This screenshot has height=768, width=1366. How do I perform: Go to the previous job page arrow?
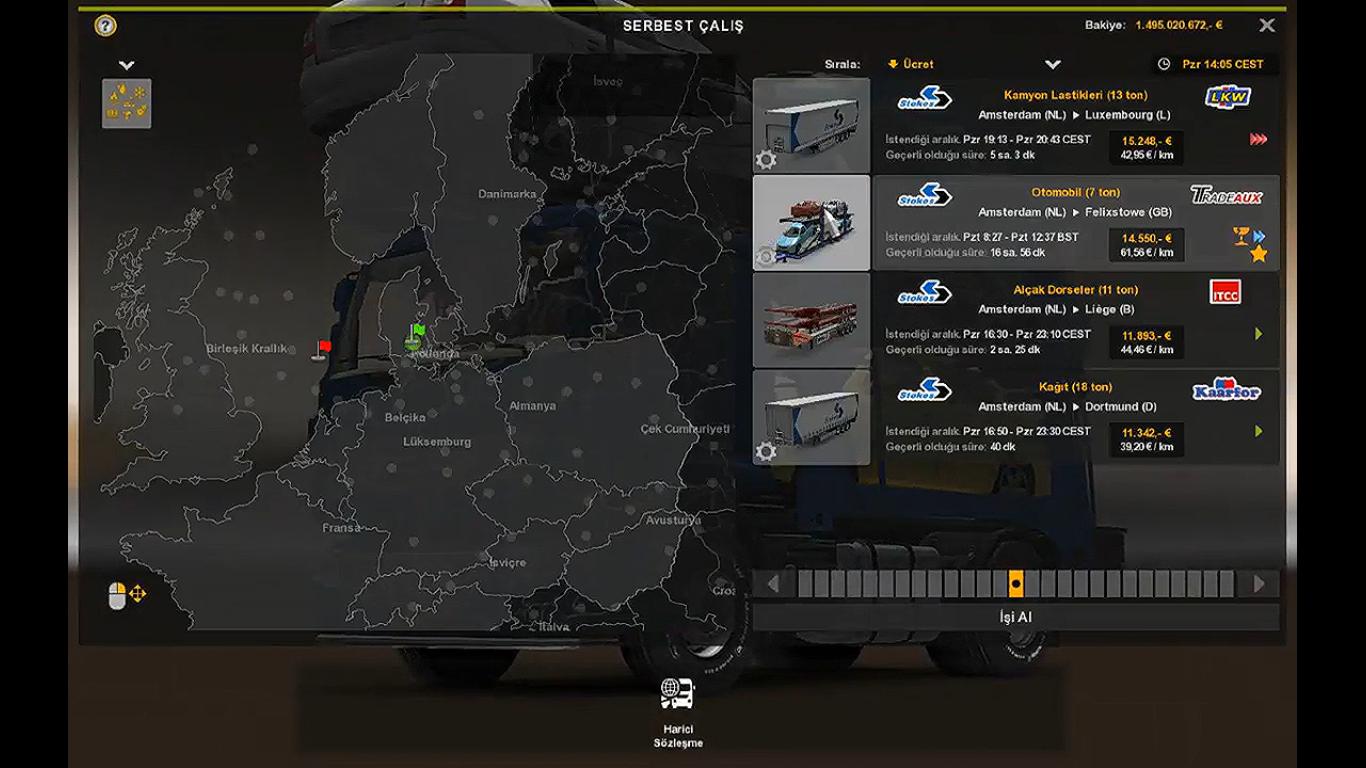pos(773,583)
